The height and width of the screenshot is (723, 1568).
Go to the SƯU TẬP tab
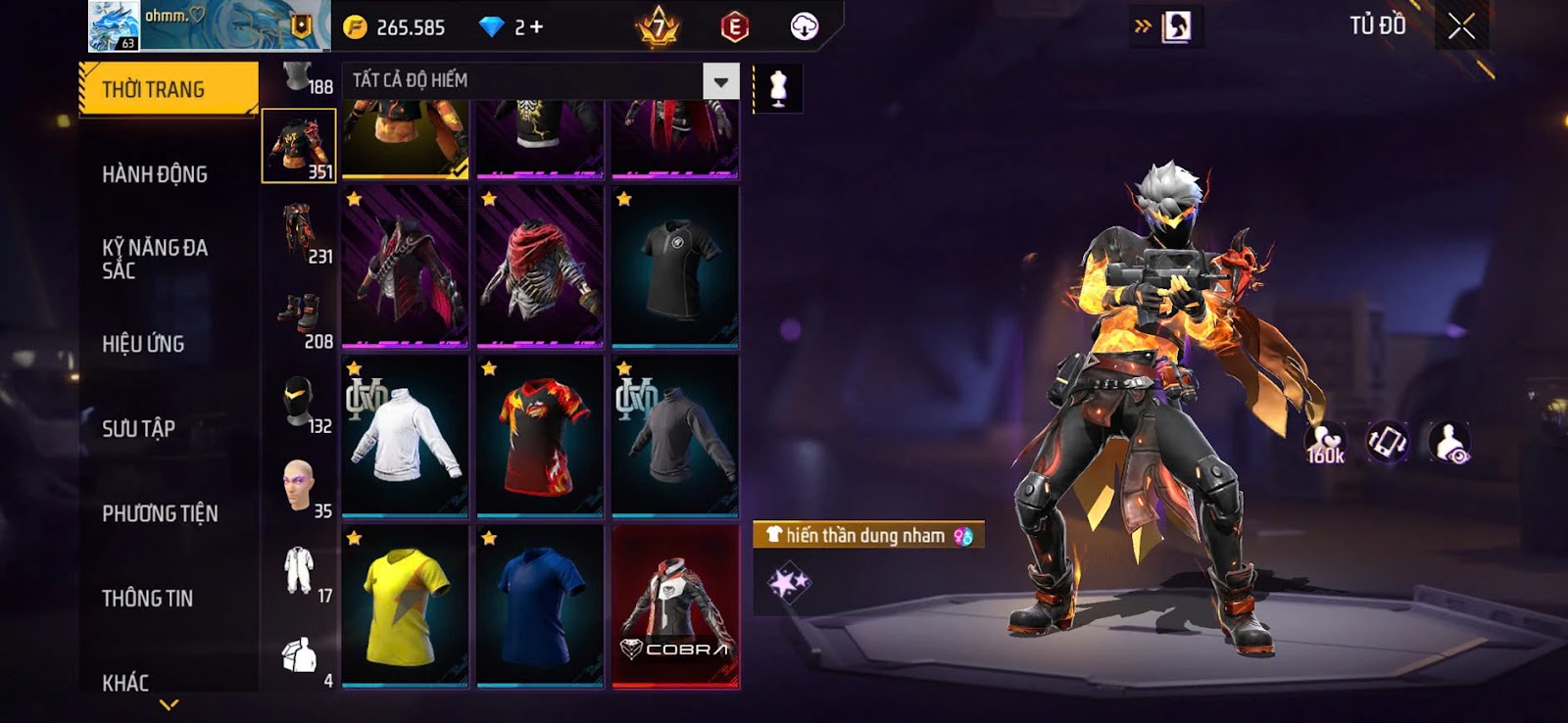coord(138,429)
